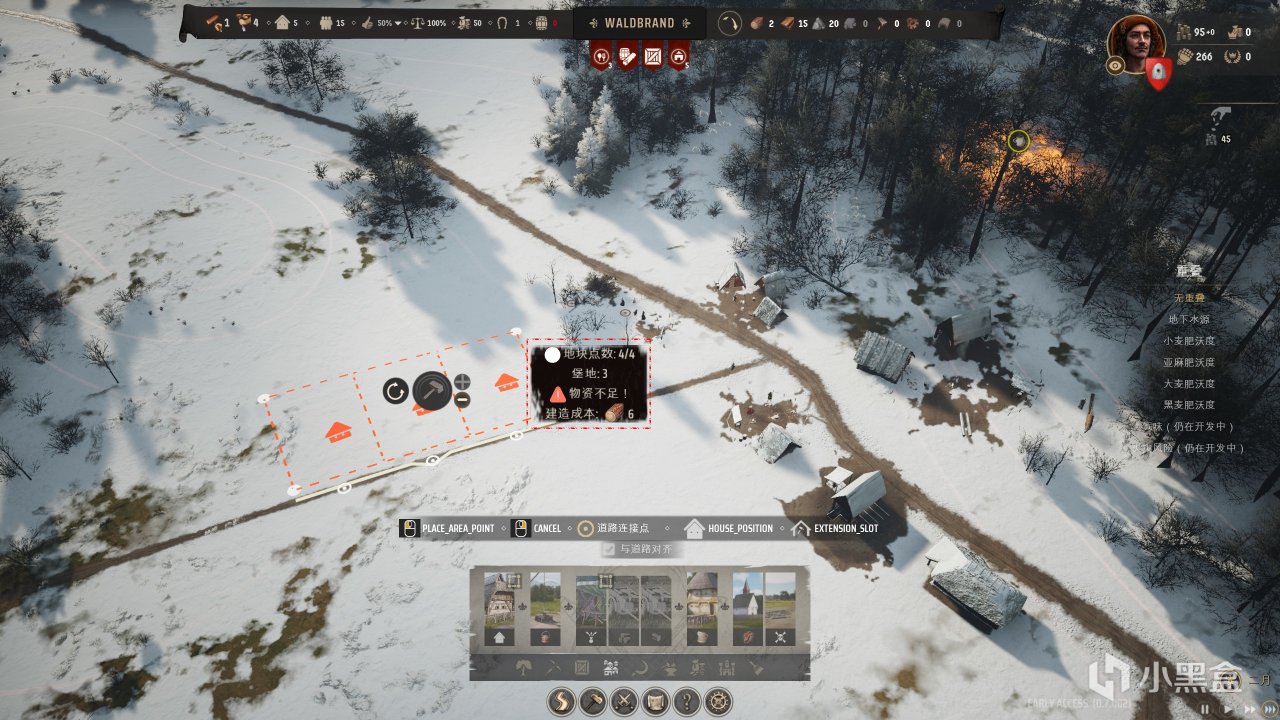Click the red storage crate alert banner
The image size is (1280, 720).
[653, 56]
